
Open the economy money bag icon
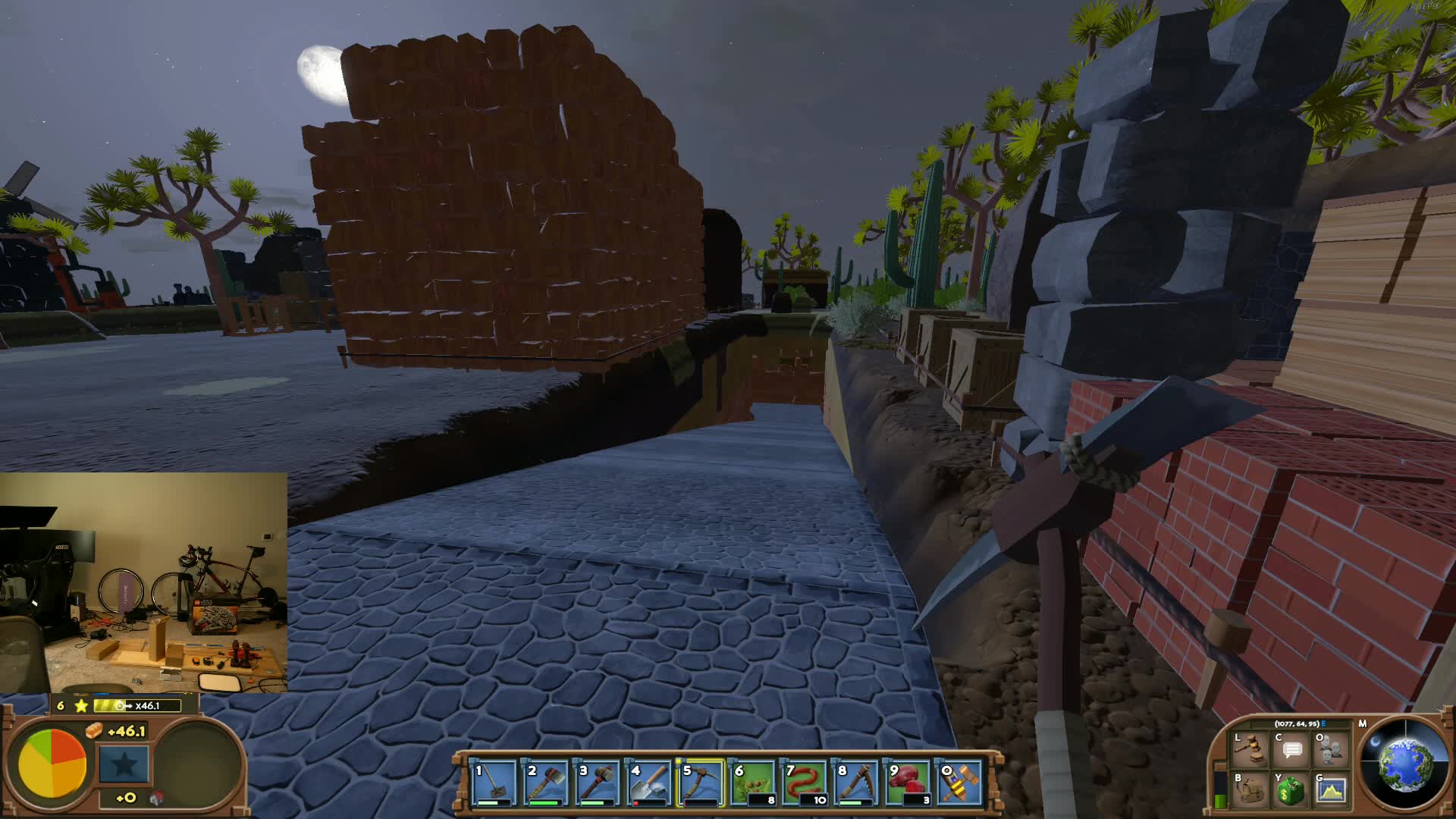tap(1291, 790)
